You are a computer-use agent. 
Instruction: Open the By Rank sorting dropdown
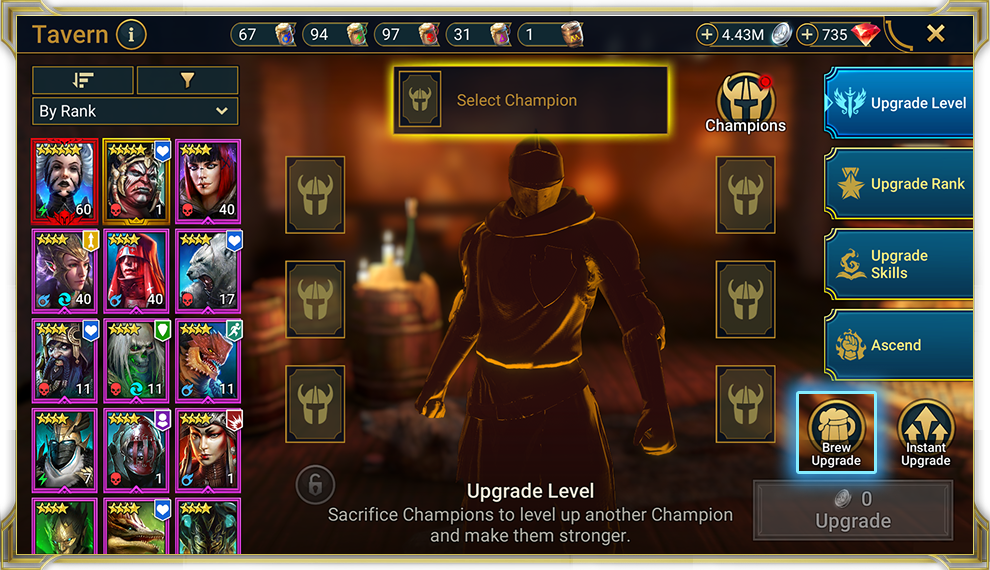click(135, 111)
